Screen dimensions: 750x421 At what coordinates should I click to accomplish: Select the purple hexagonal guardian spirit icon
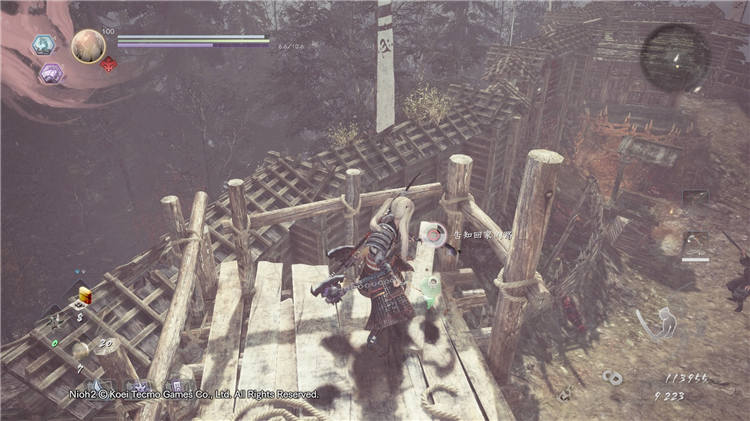[50, 74]
